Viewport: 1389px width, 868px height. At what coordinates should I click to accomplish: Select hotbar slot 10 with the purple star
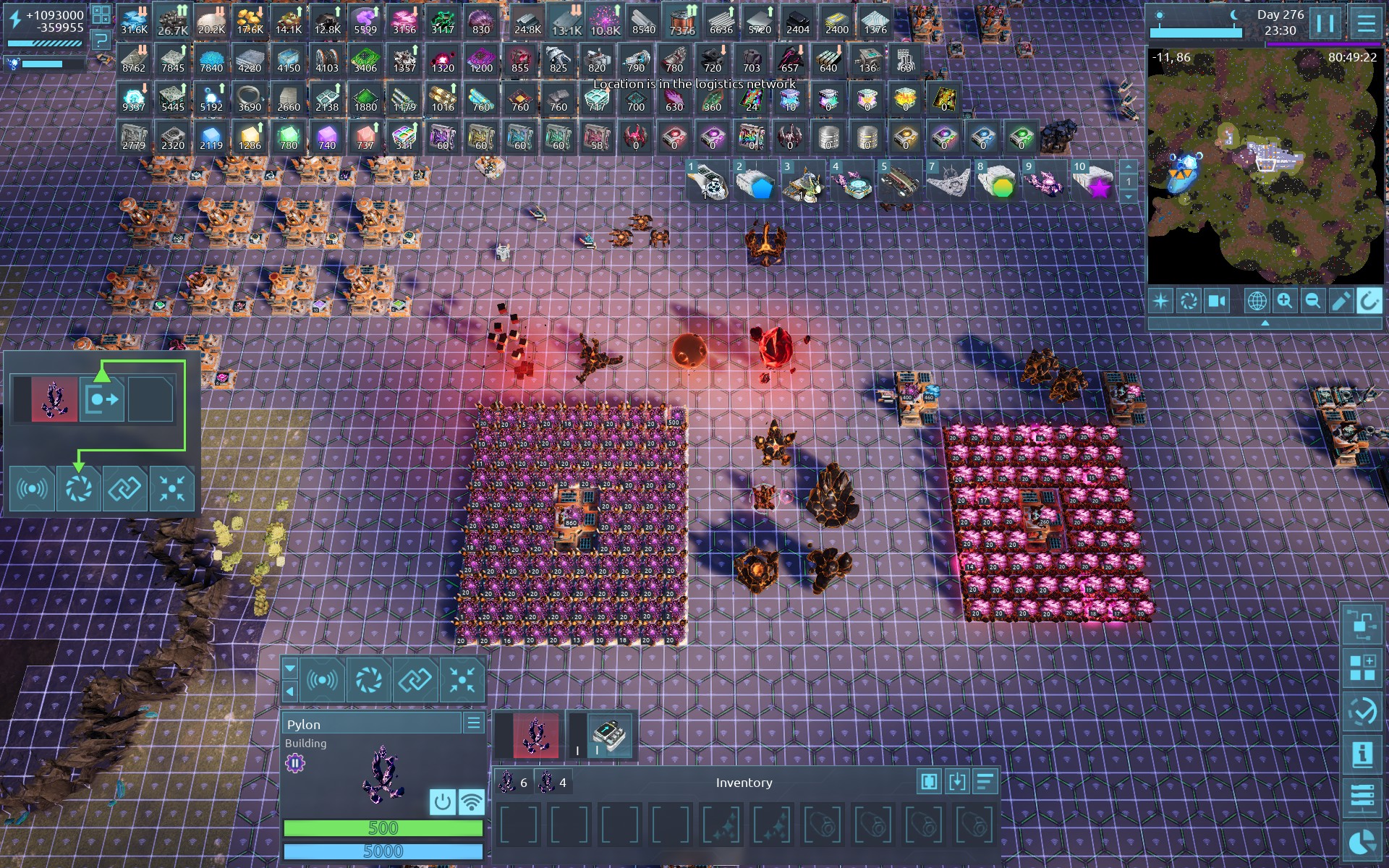(x=1094, y=181)
